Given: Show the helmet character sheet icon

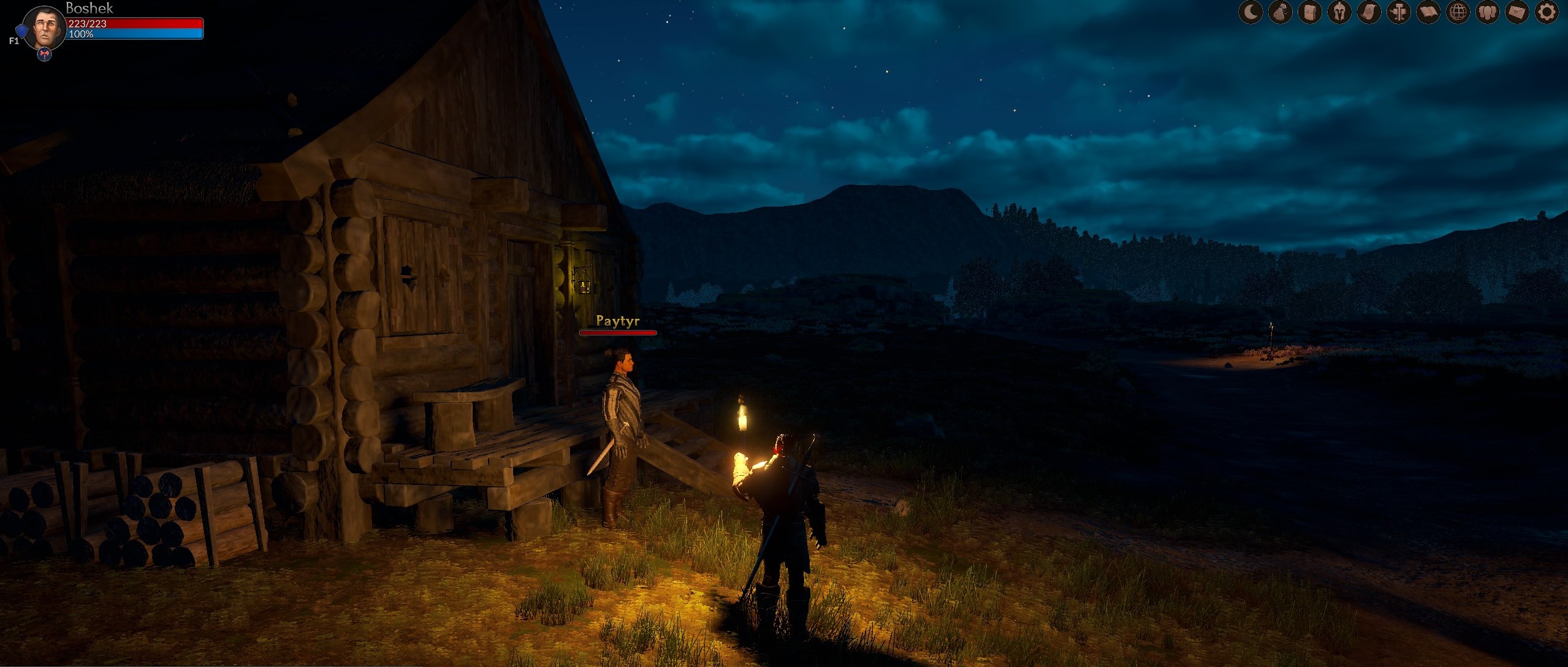Looking at the screenshot, I should (1339, 12).
